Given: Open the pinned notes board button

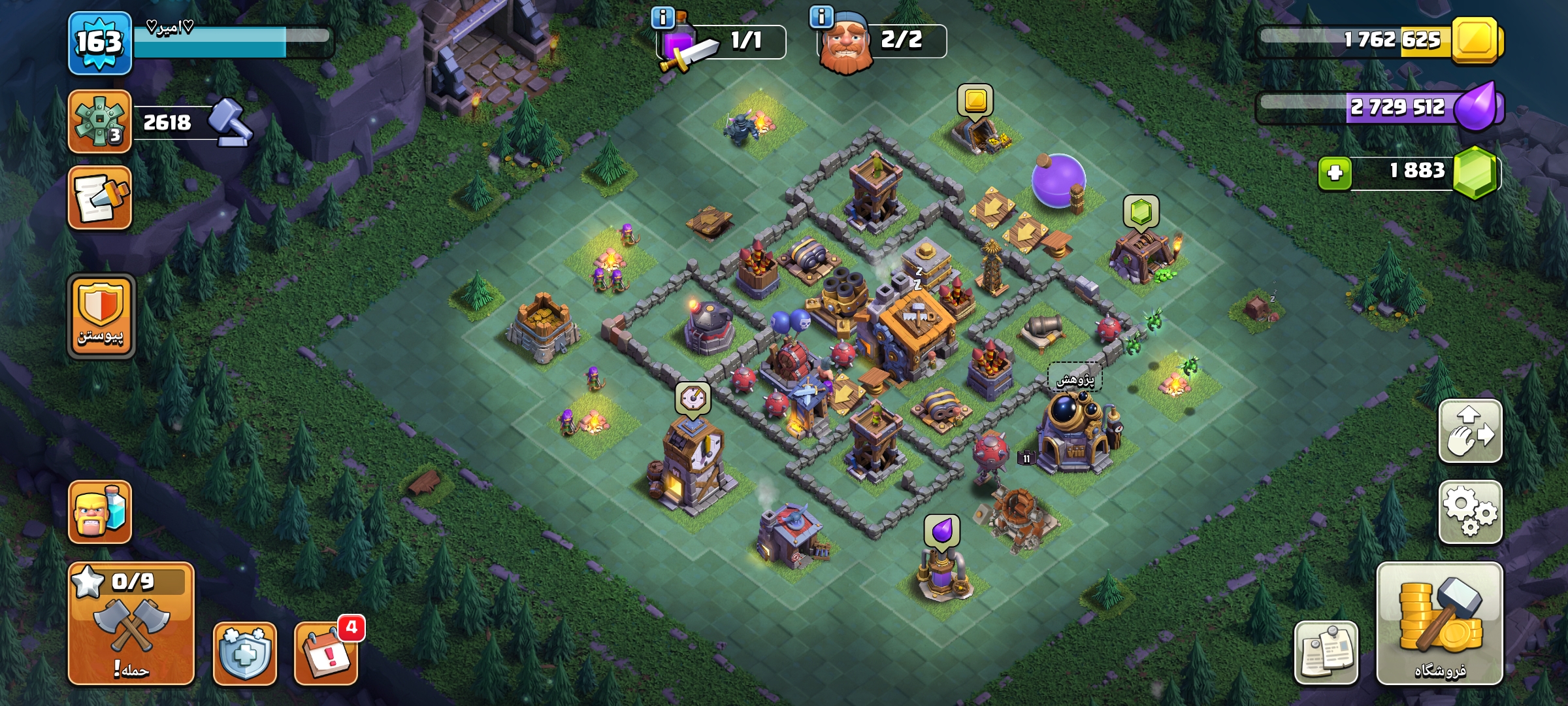Looking at the screenshot, I should tap(1326, 652).
